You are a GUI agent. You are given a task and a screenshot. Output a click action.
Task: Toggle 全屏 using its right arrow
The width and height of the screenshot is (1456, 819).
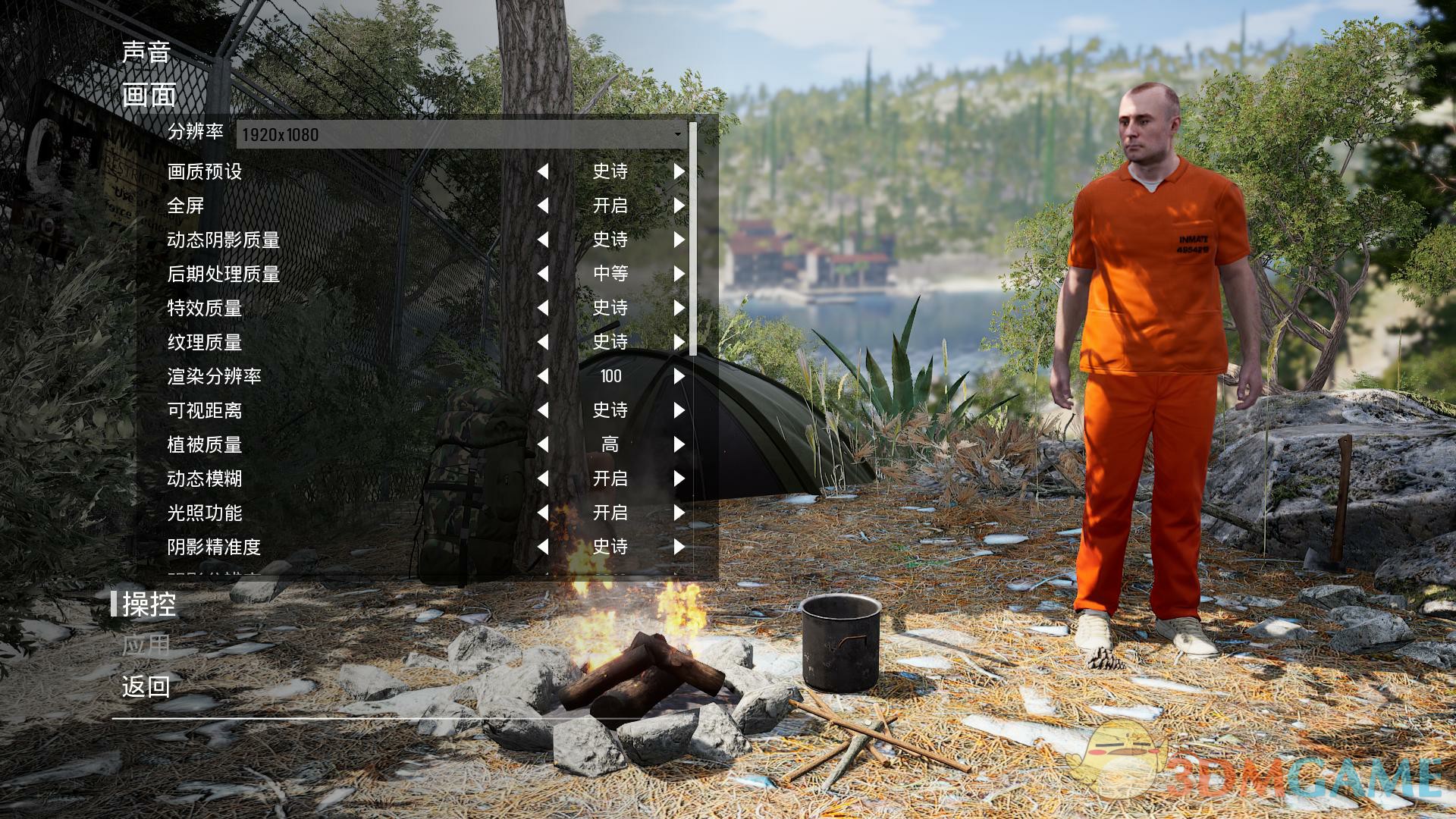point(679,206)
